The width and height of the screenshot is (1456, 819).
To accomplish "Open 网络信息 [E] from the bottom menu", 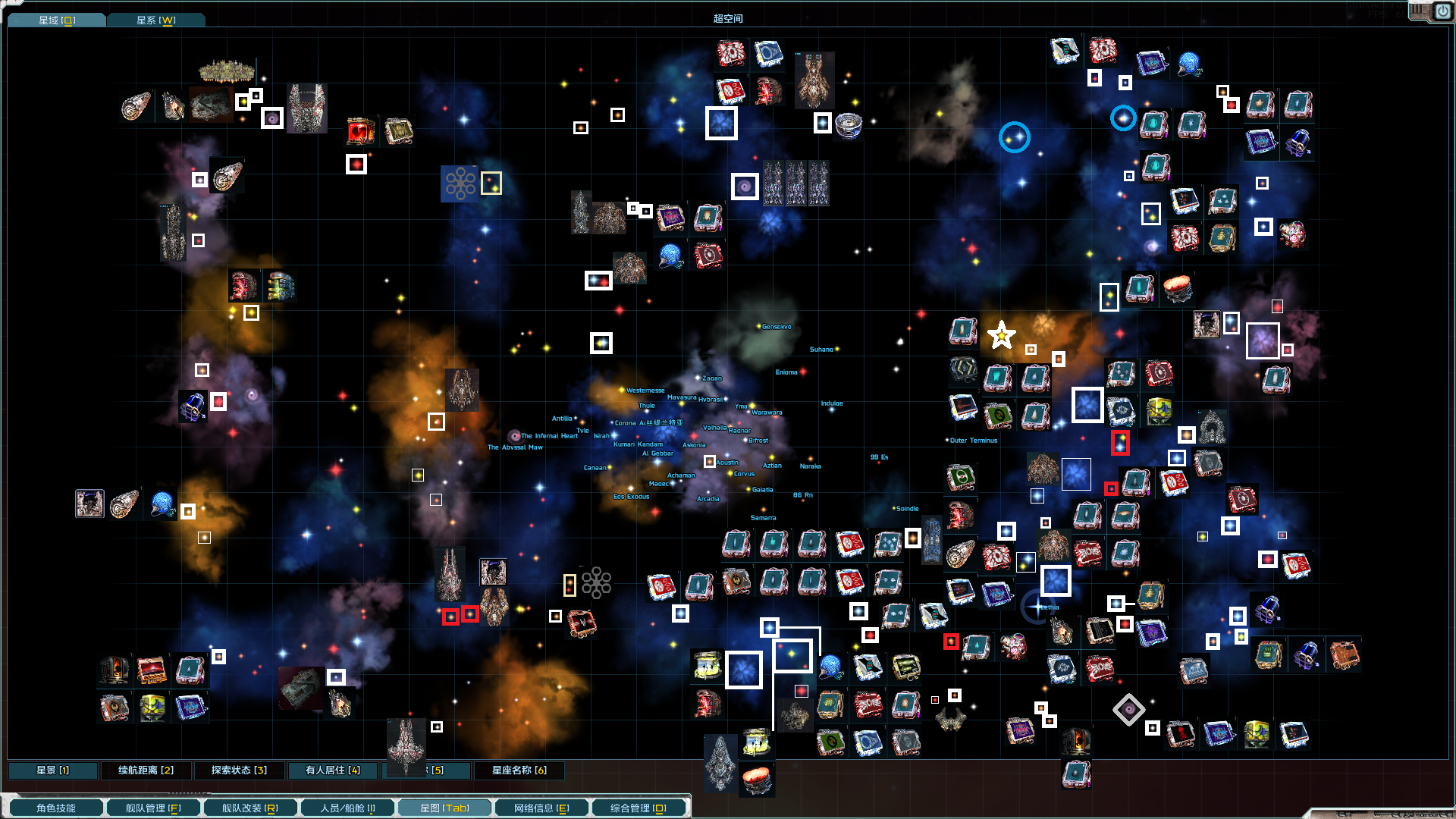I will pyautogui.click(x=541, y=808).
